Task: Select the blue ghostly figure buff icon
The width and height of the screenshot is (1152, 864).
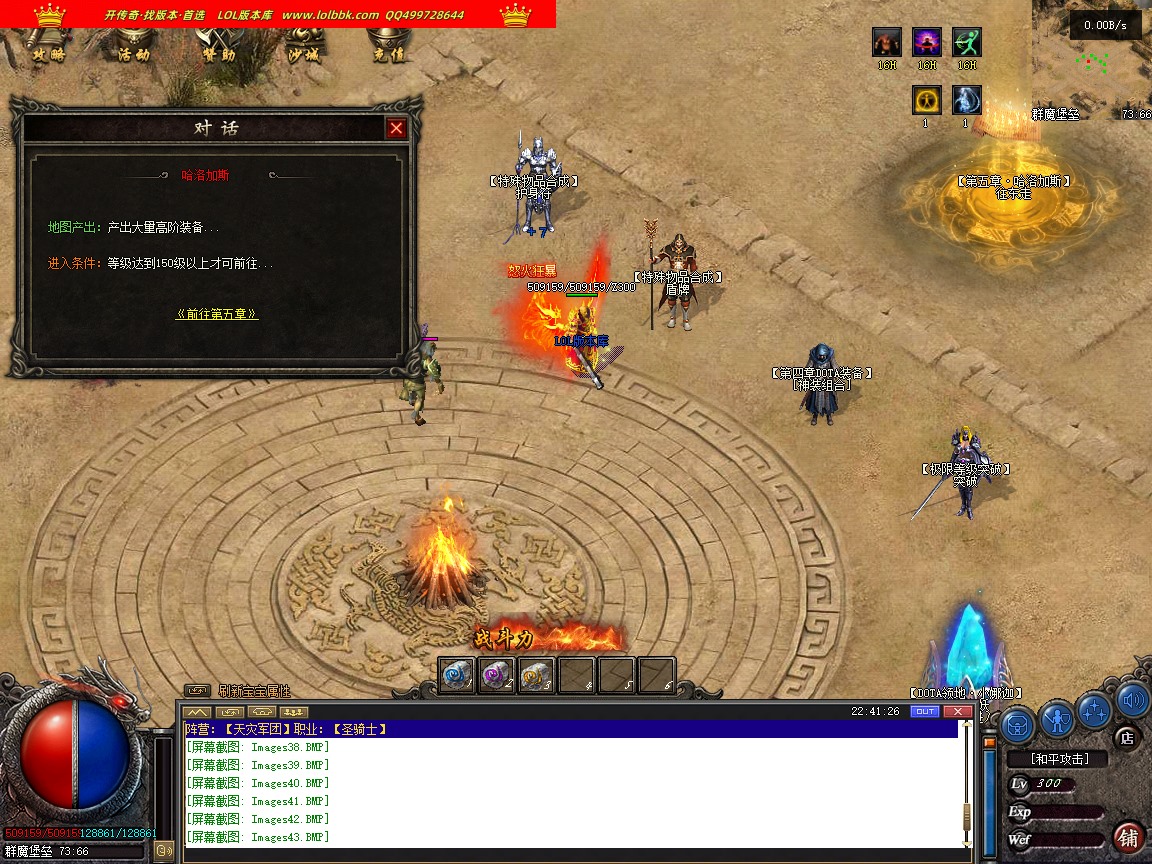Action: click(x=966, y=100)
